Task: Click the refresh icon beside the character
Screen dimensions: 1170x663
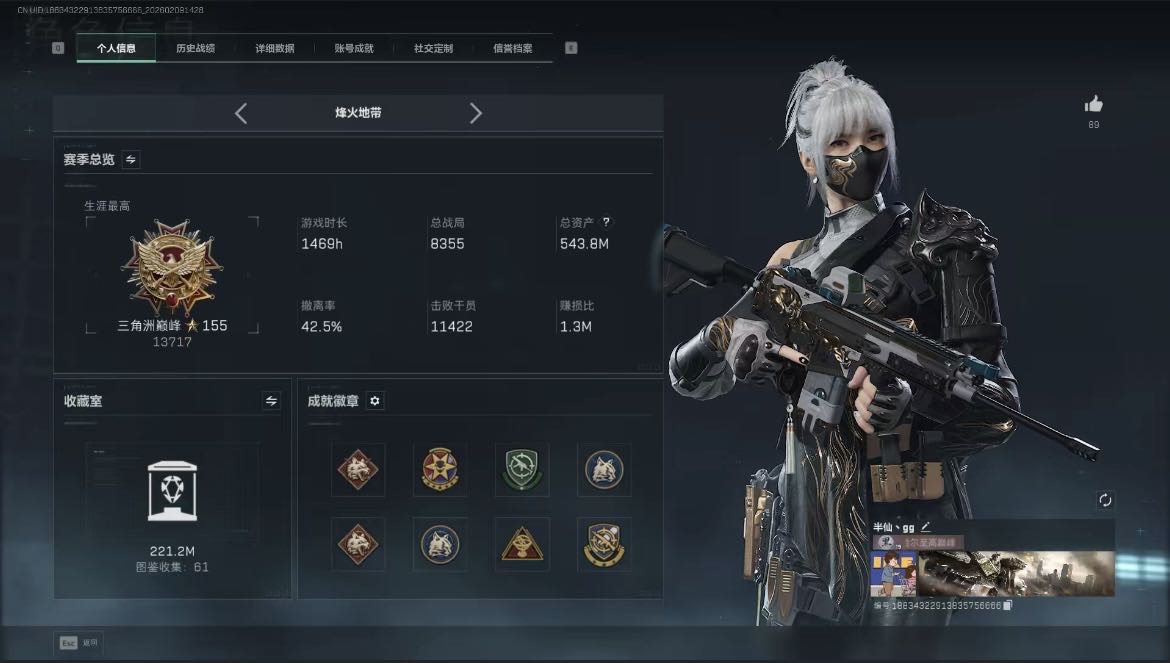Action: pos(1105,500)
